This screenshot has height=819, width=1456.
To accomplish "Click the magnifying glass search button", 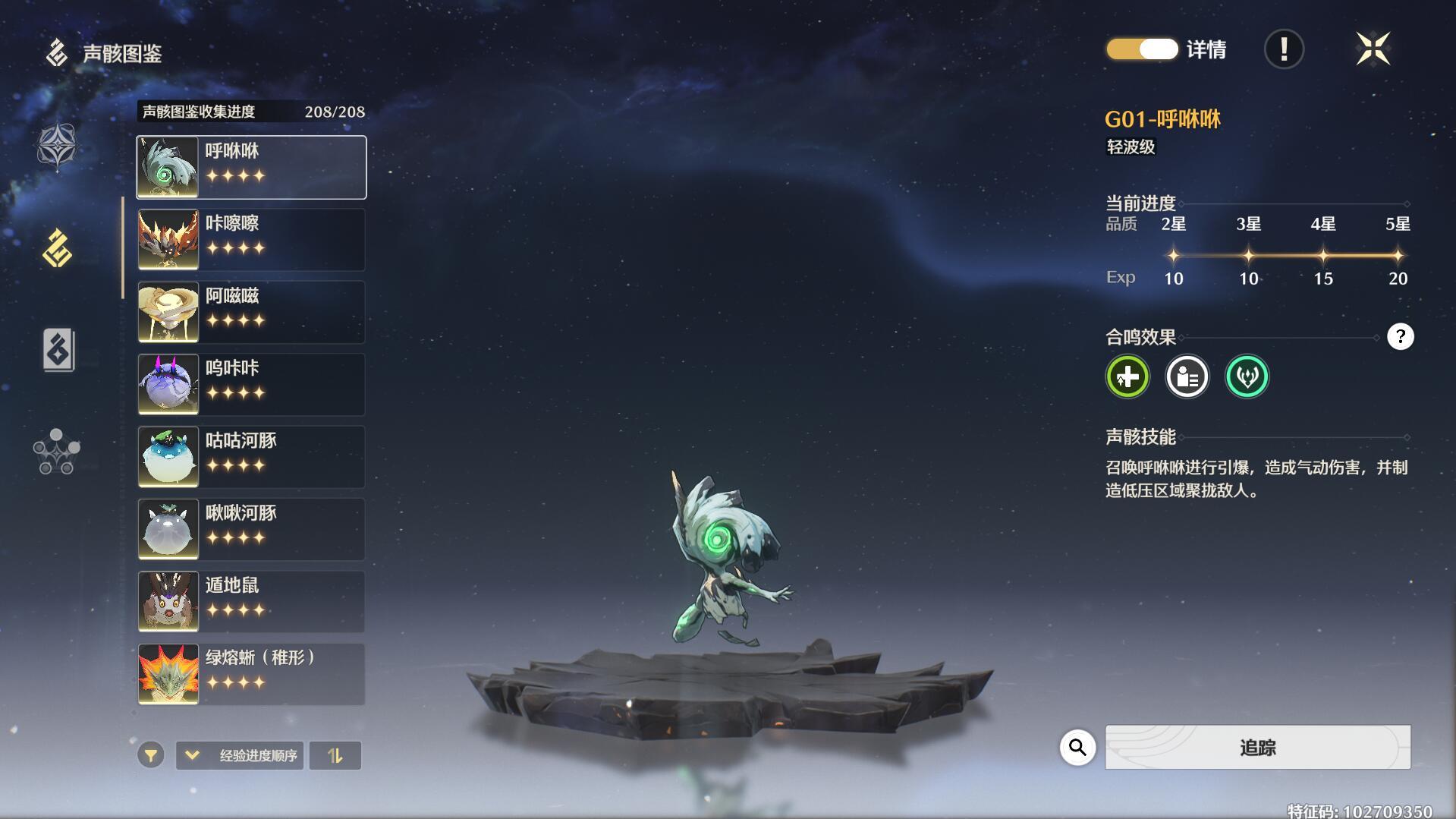I will (x=1077, y=748).
